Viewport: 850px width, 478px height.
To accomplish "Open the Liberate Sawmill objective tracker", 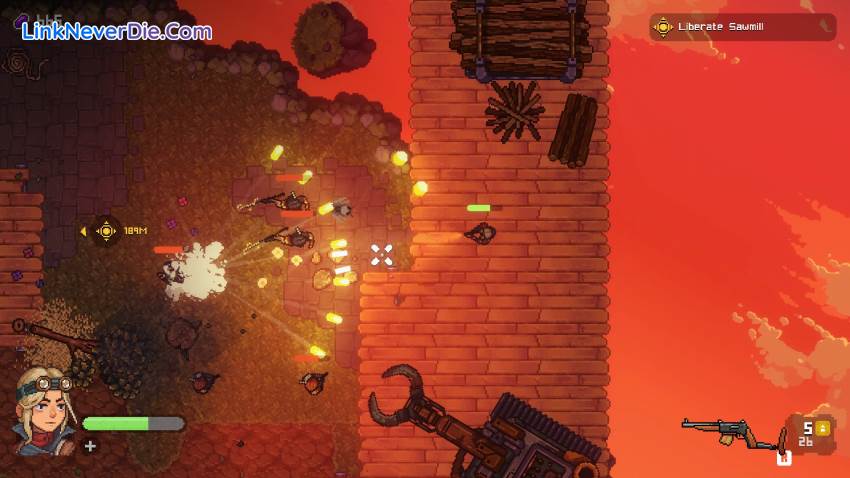I will (x=741, y=27).
